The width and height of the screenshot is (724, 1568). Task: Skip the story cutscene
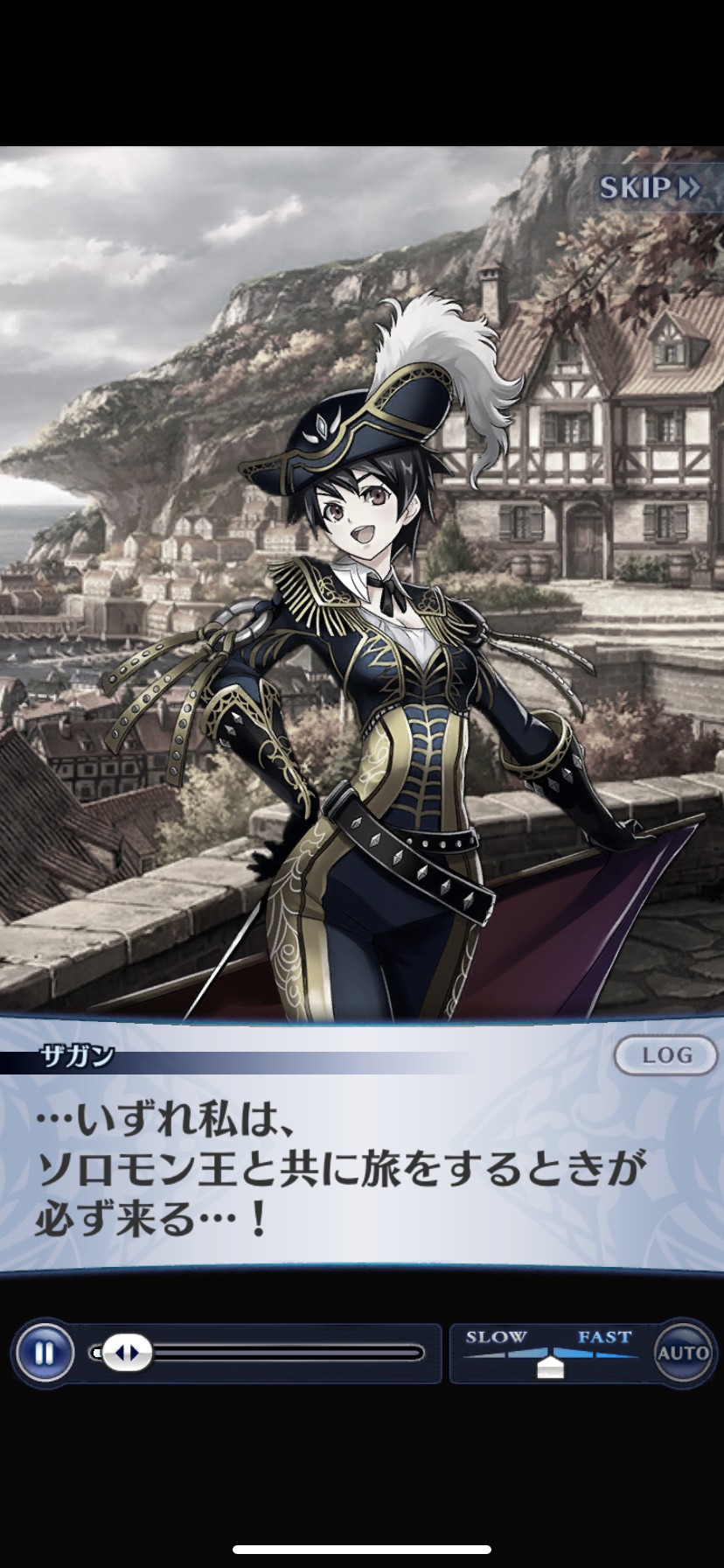[x=649, y=187]
